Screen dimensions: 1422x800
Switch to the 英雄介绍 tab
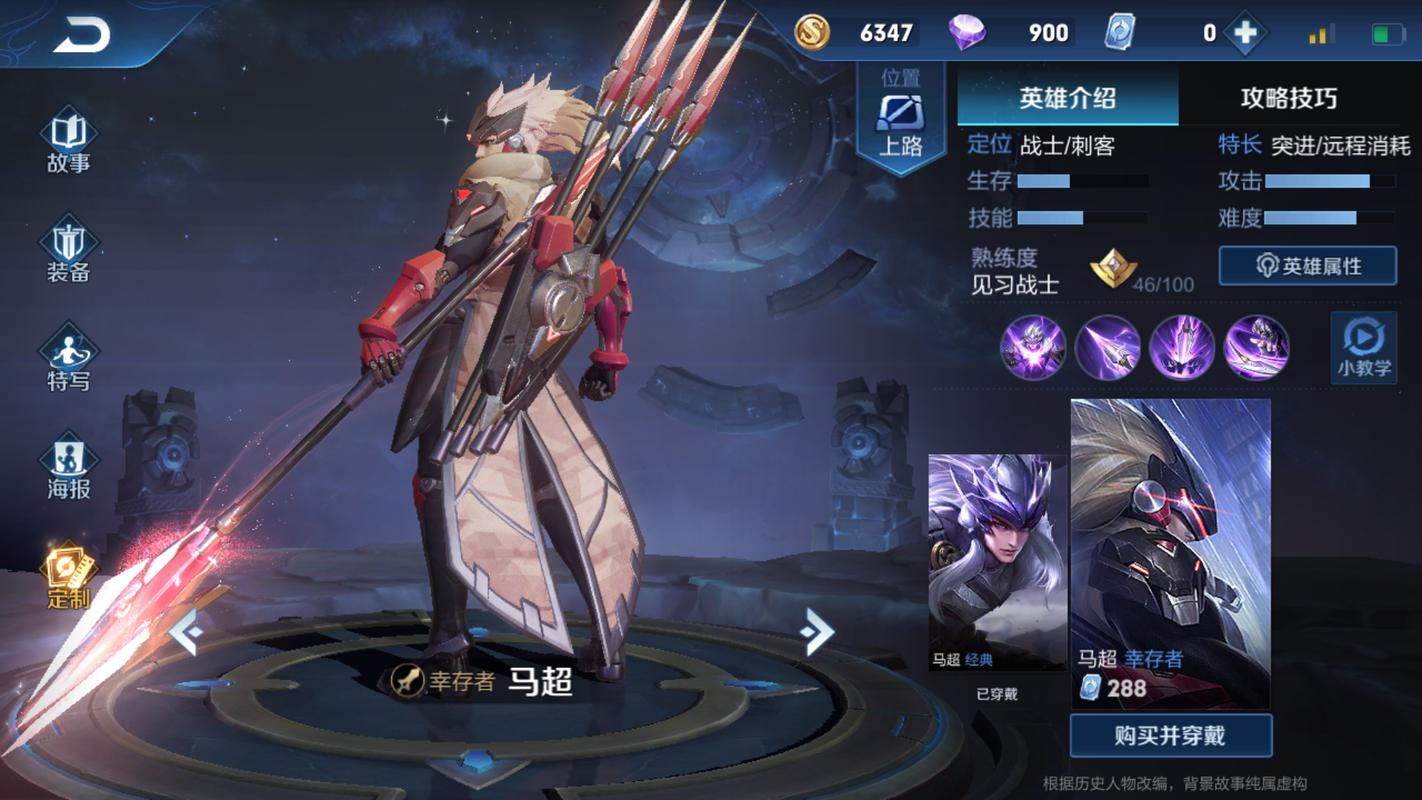point(1067,98)
